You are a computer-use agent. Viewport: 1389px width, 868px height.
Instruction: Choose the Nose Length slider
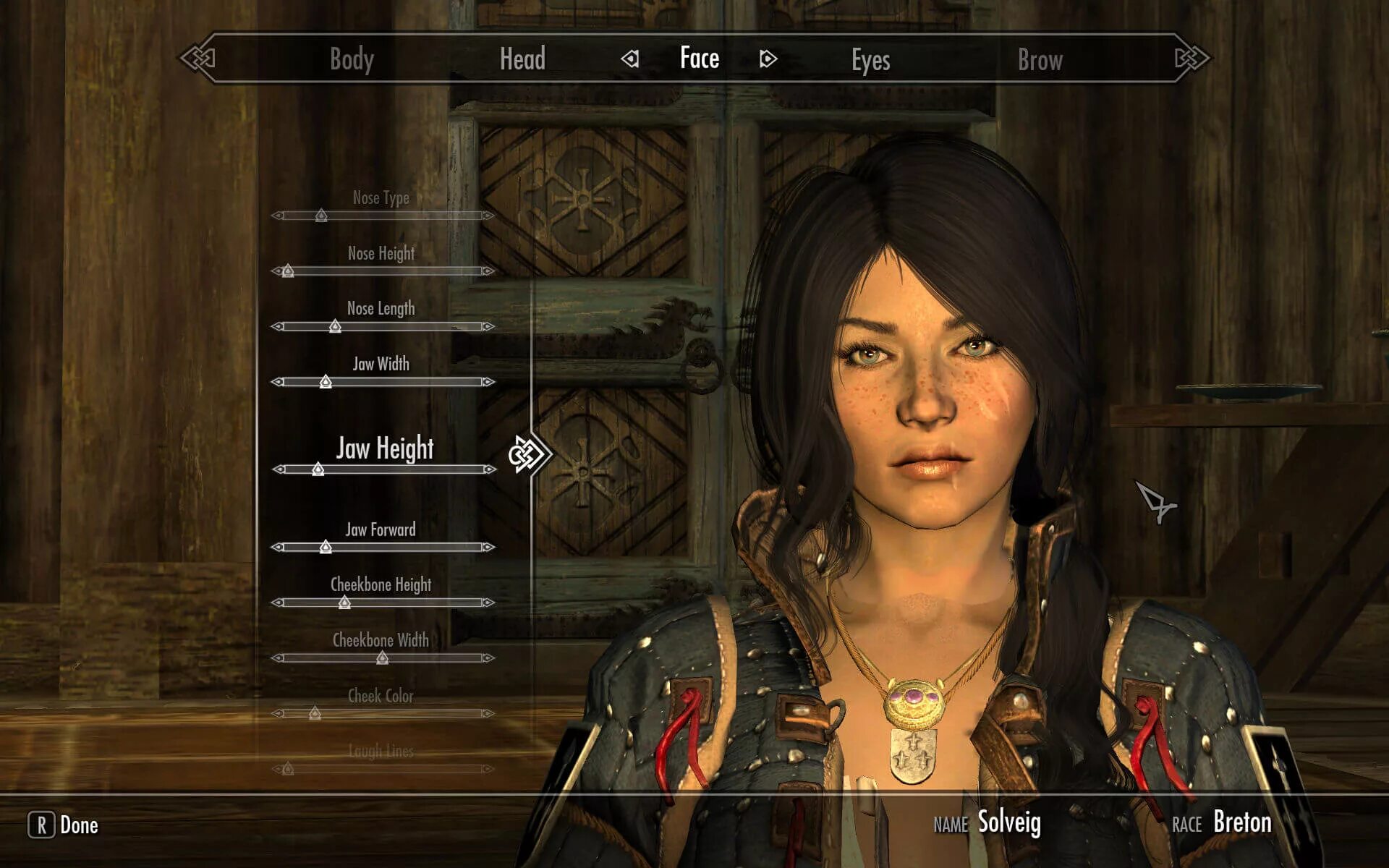point(383,327)
